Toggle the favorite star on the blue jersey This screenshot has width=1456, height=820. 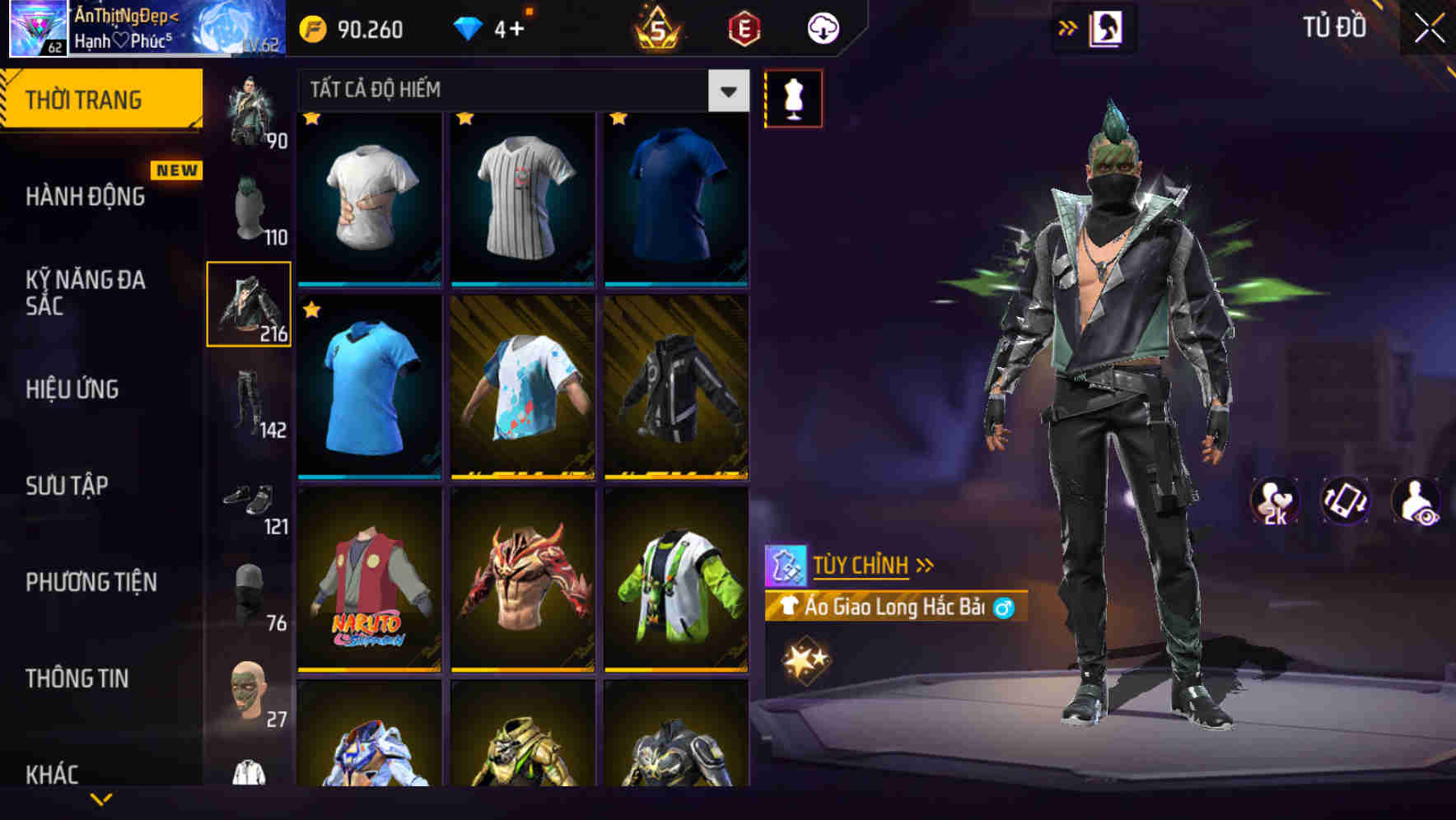point(312,311)
